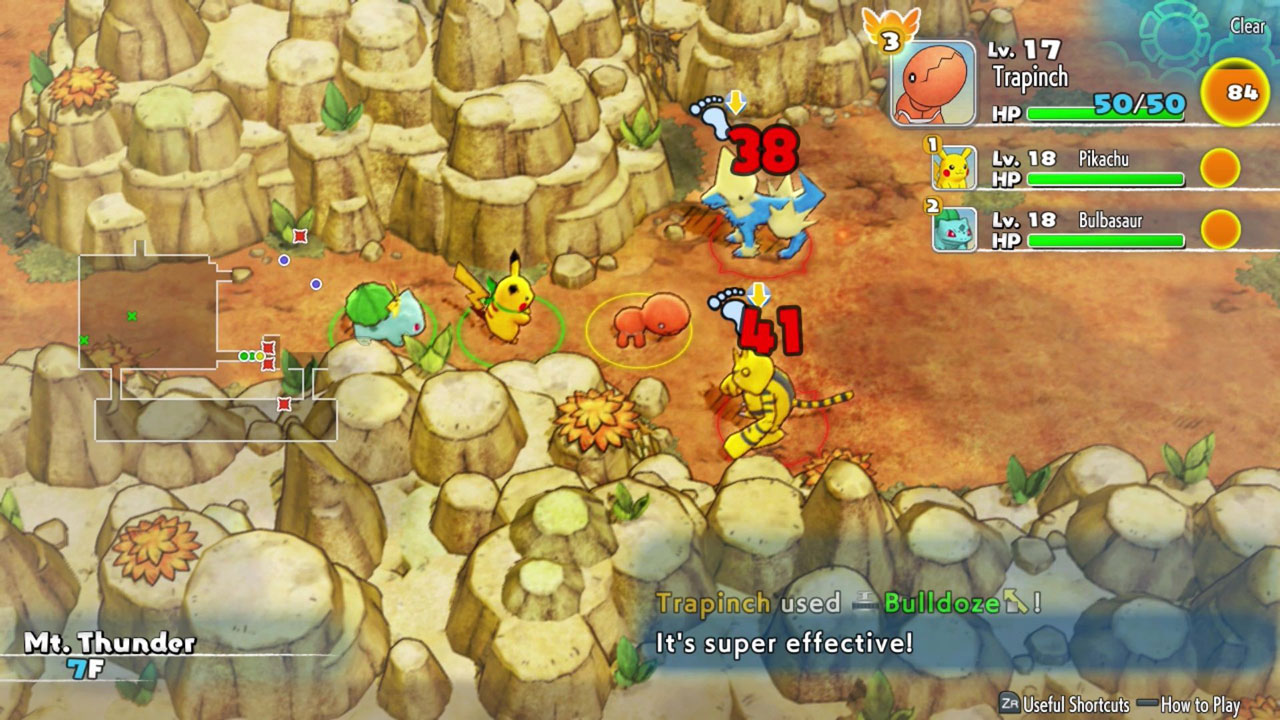The width and height of the screenshot is (1280, 720).
Task: Click the green stairs marker on the minimap
Action: click(x=132, y=316)
